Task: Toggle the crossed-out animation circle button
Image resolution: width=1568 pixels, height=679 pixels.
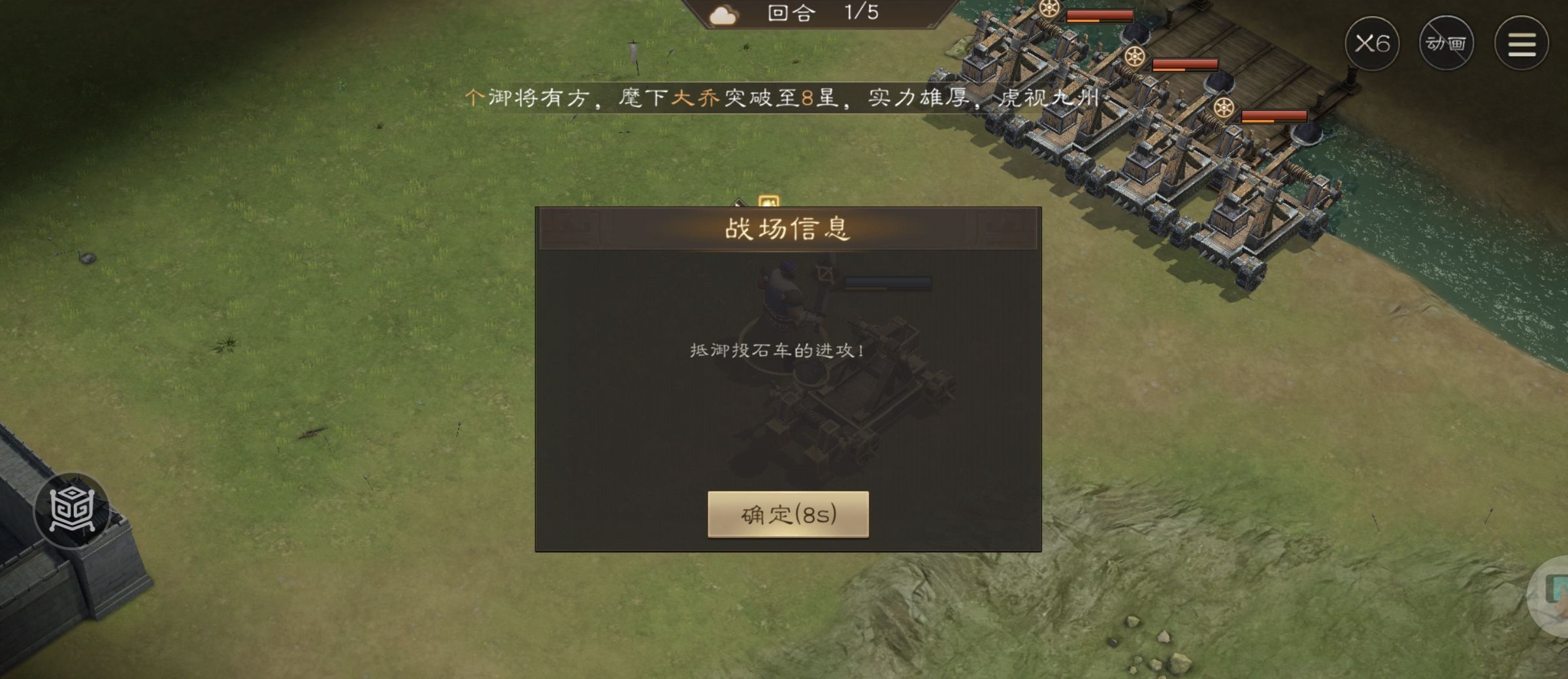Action: (1446, 42)
